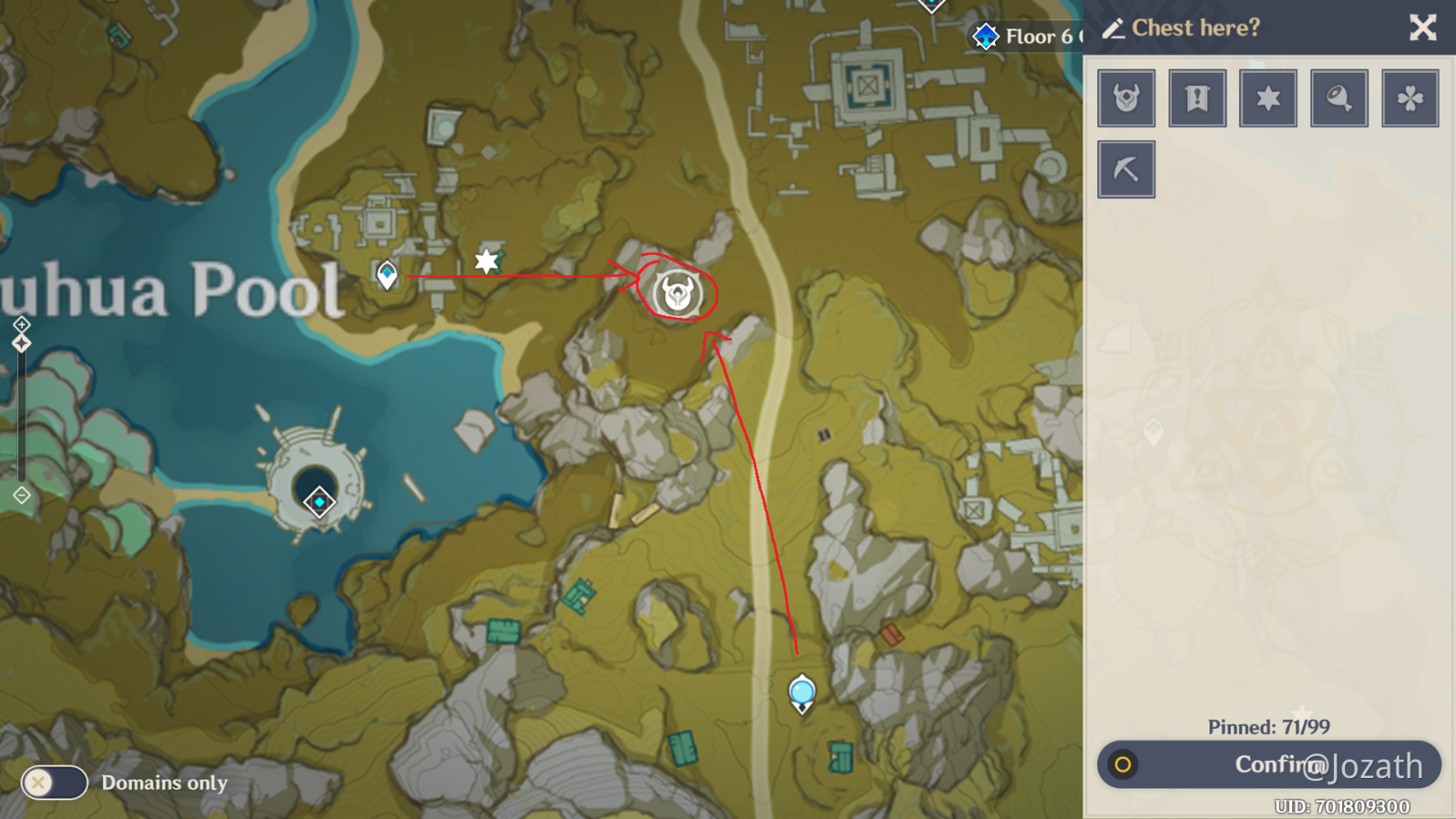1456x819 pixels.
Task: Zoom in the map with plus button
Action: pyautogui.click(x=21, y=324)
